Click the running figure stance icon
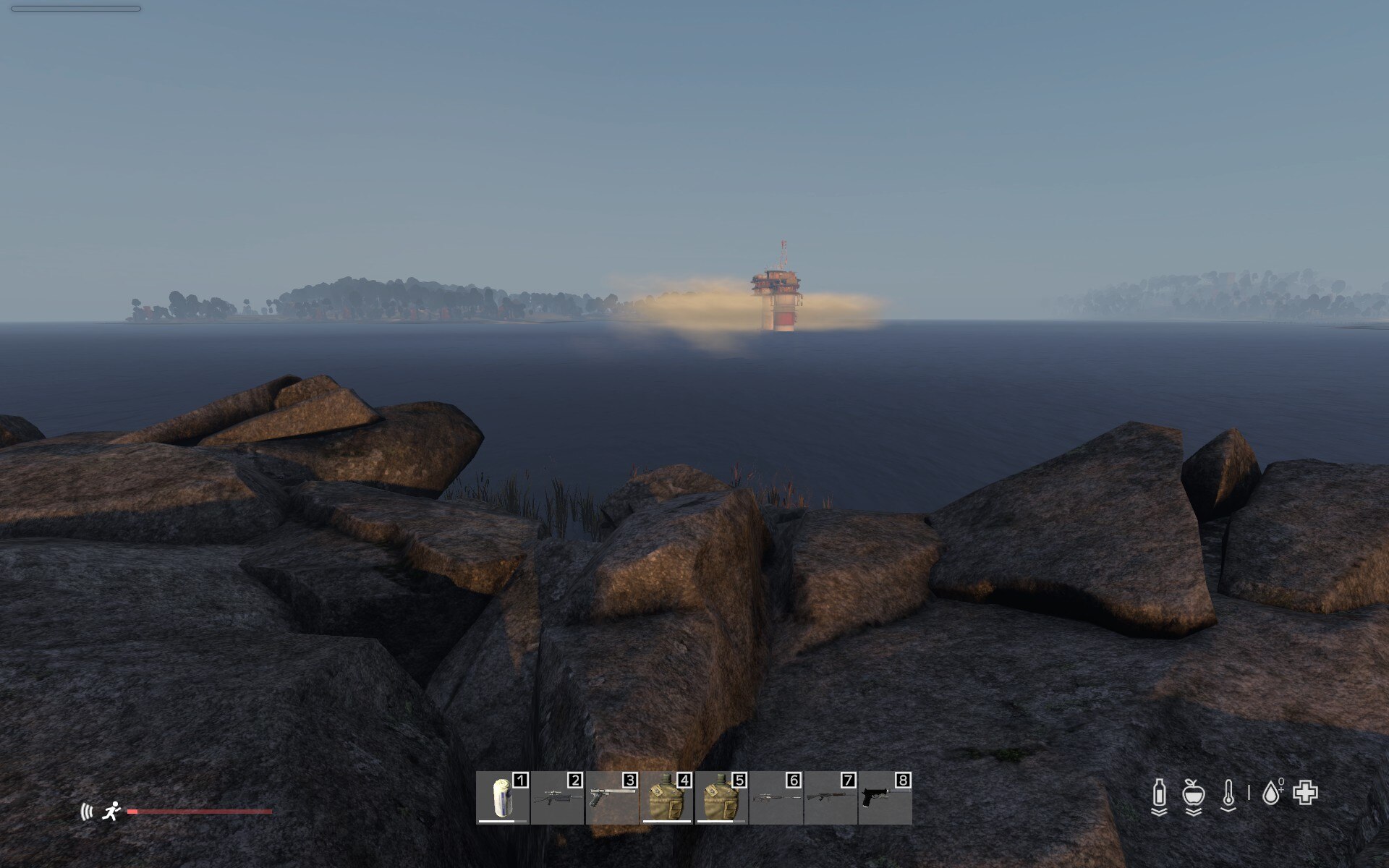Viewport: 1389px width, 868px height. click(111, 812)
